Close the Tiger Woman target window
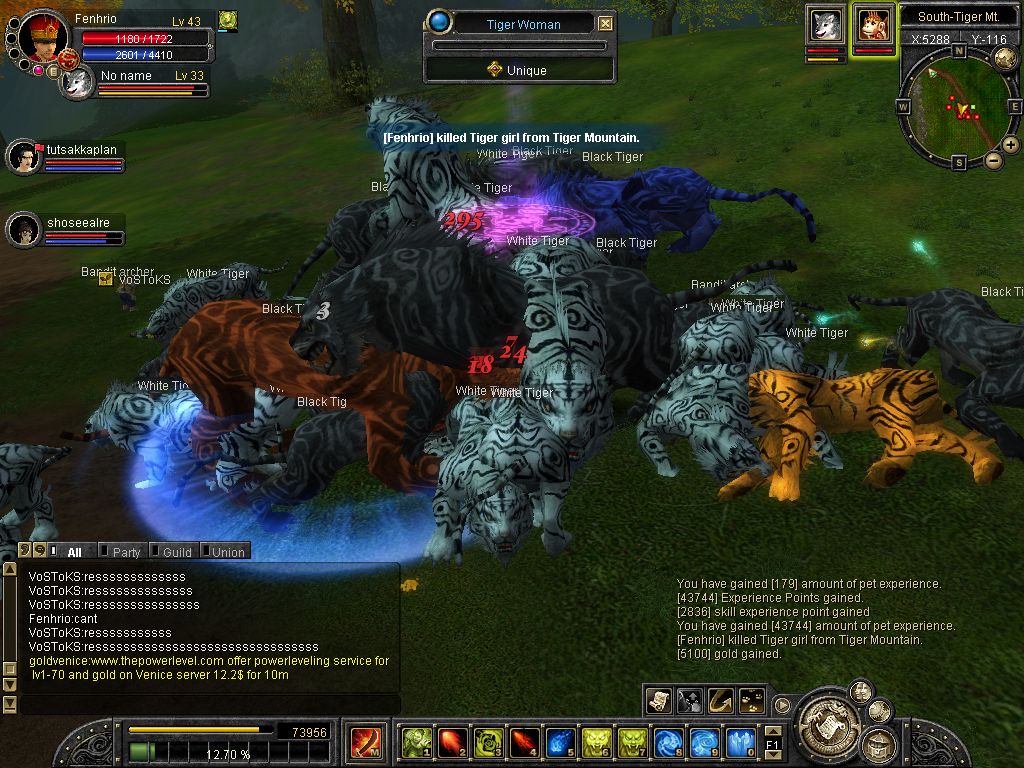The image size is (1024, 768). 605,24
